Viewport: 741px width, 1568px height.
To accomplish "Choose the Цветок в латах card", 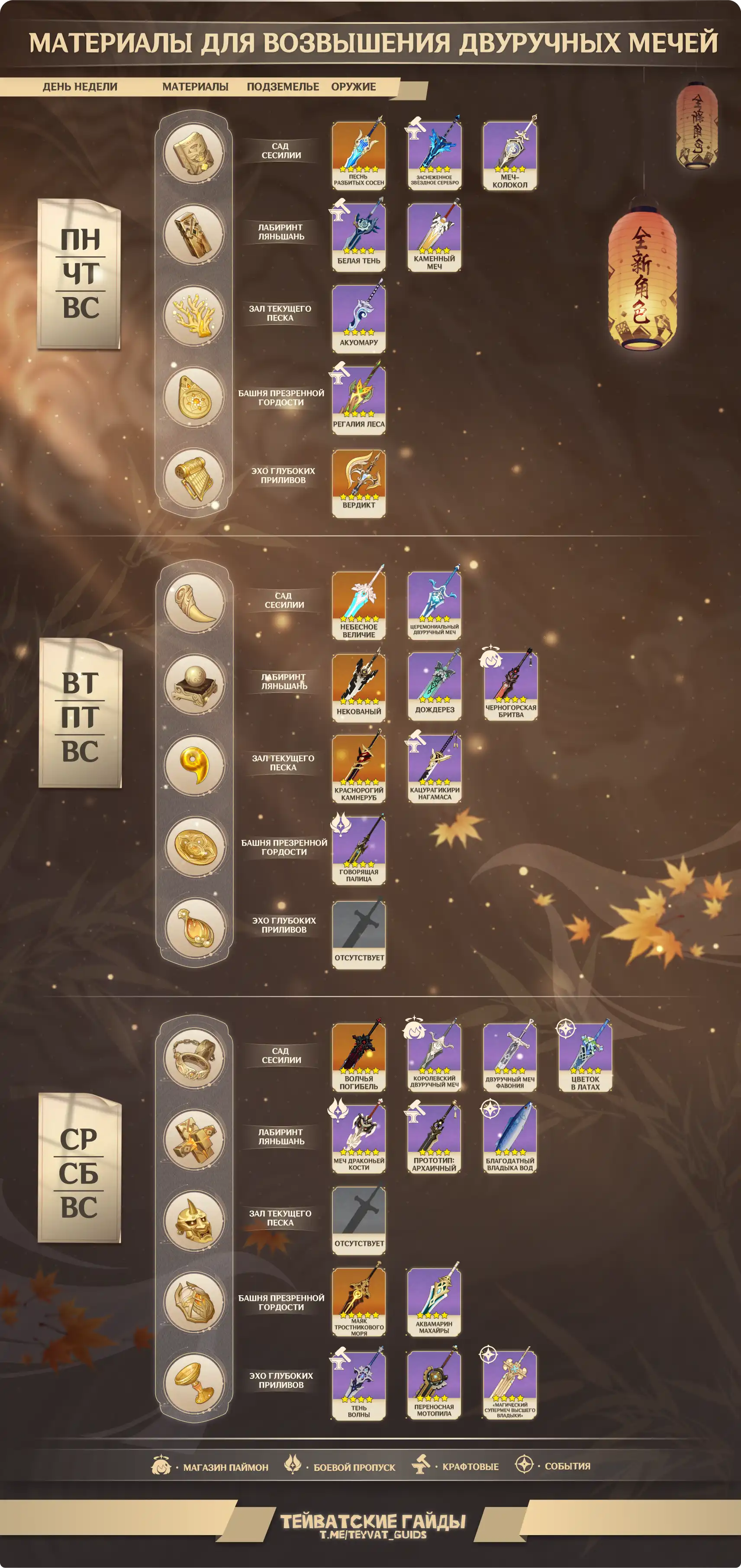I will [585, 1057].
